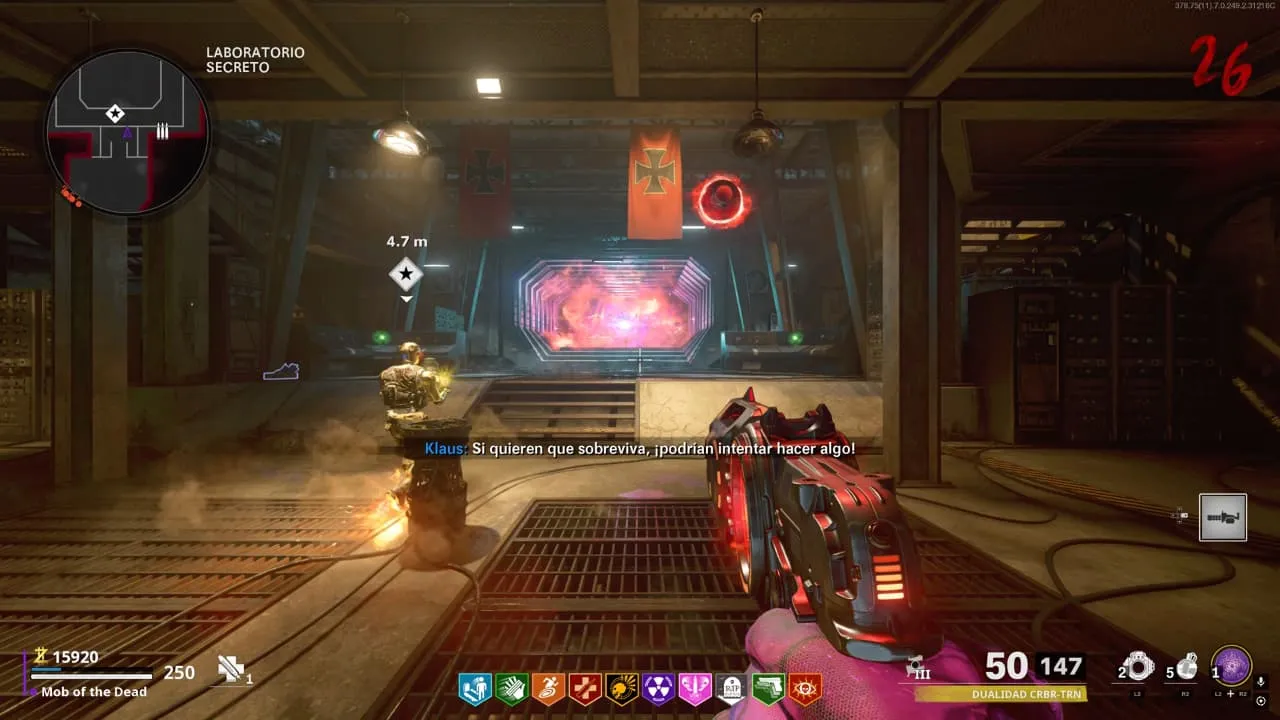Toggle the microphone icon
The image size is (1280, 720).
1260,683
